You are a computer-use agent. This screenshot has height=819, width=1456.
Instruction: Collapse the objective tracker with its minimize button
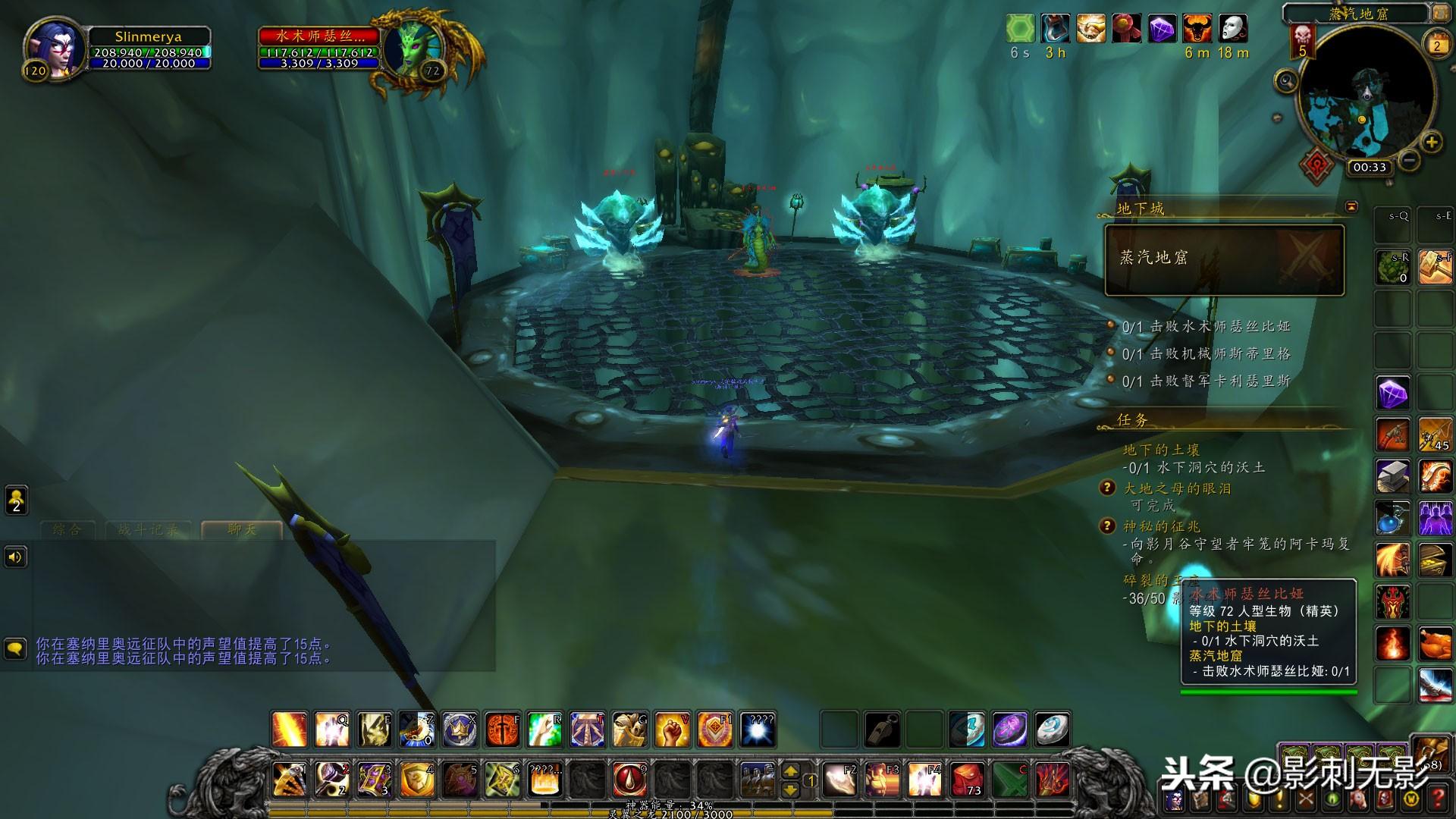pos(1351,206)
